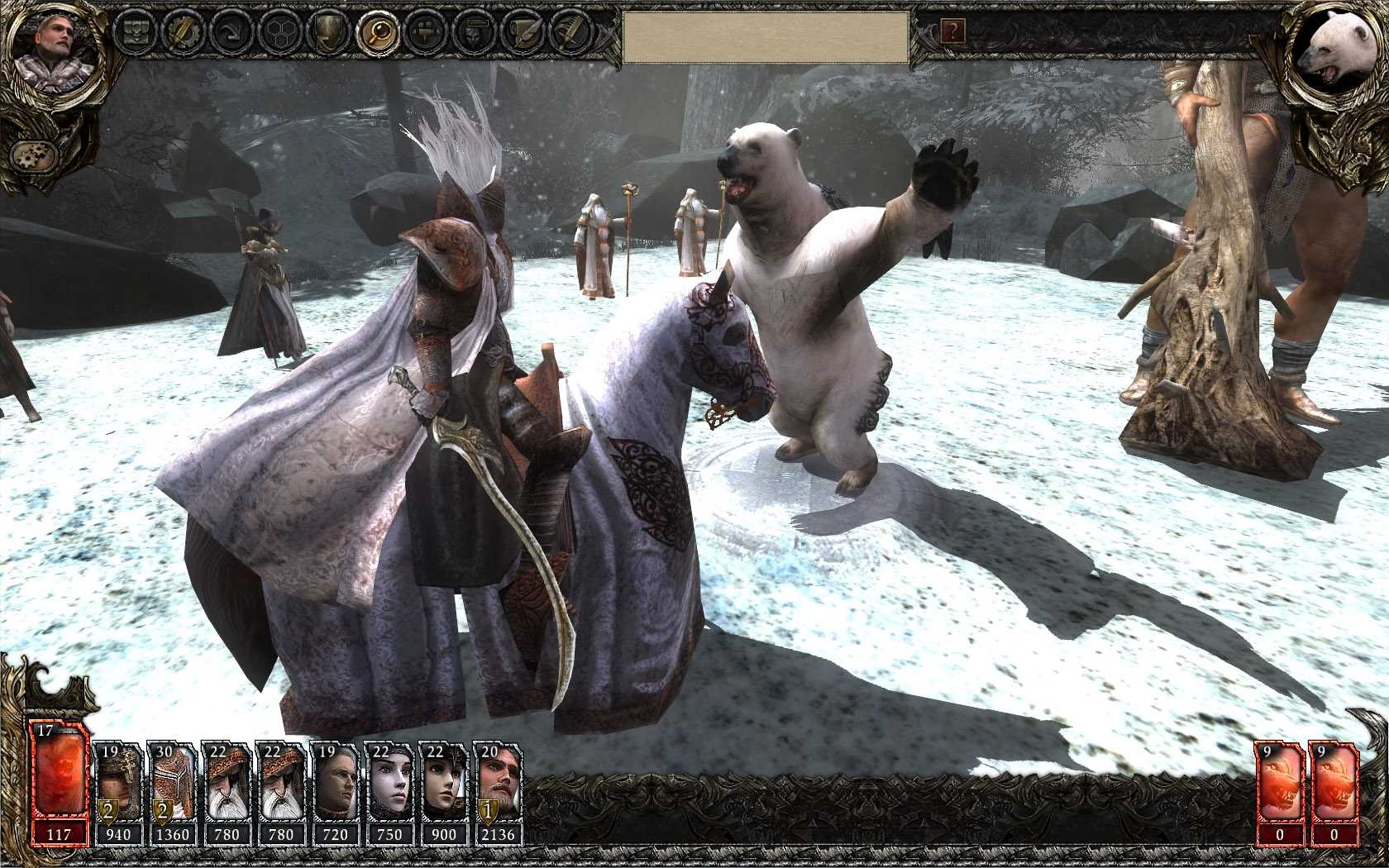Image resolution: width=1389 pixels, height=868 pixels.
Task: Open the quill-and-scroll journal icon
Action: click(521, 33)
